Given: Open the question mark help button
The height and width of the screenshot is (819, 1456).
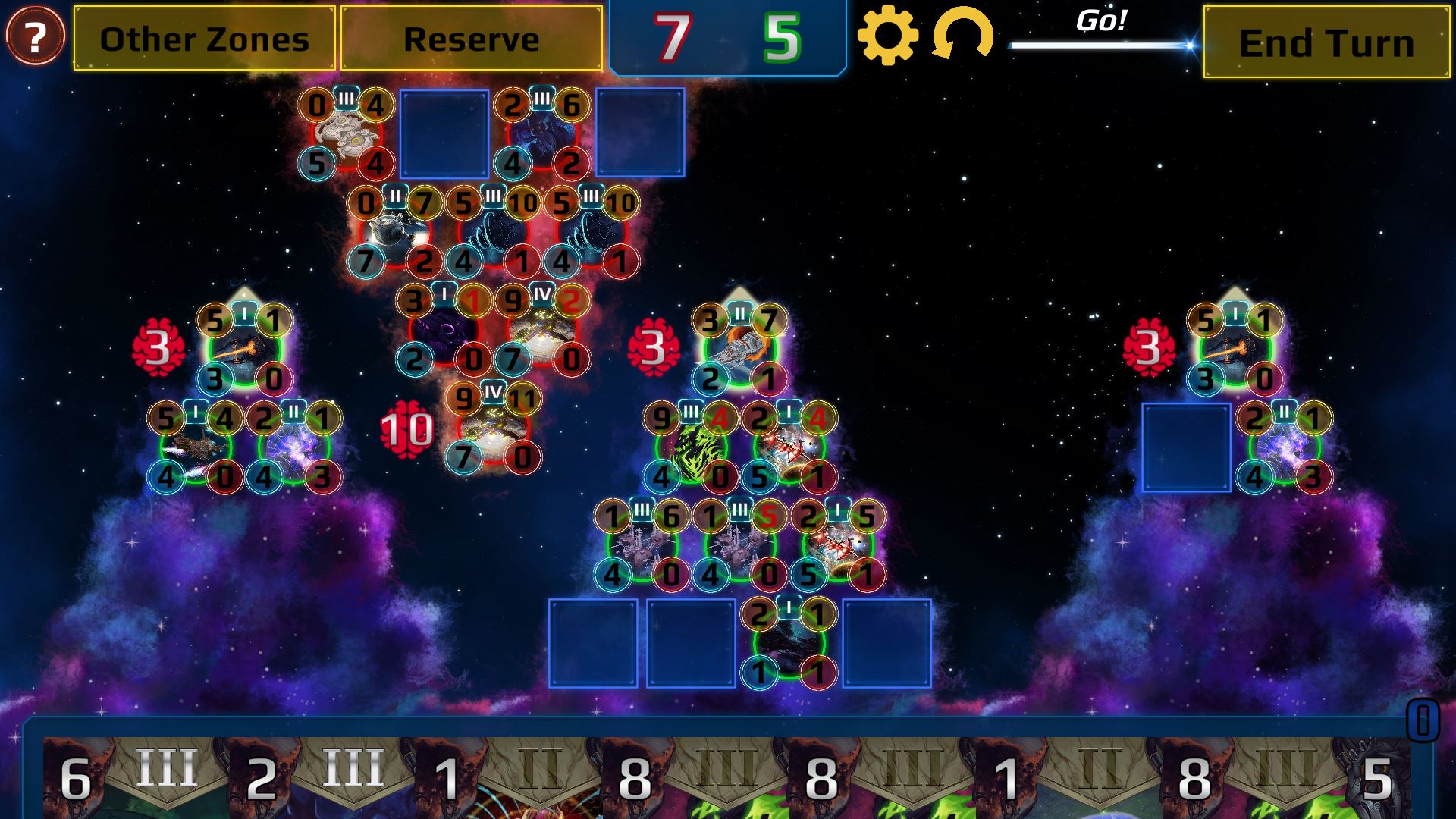Looking at the screenshot, I should click(35, 36).
